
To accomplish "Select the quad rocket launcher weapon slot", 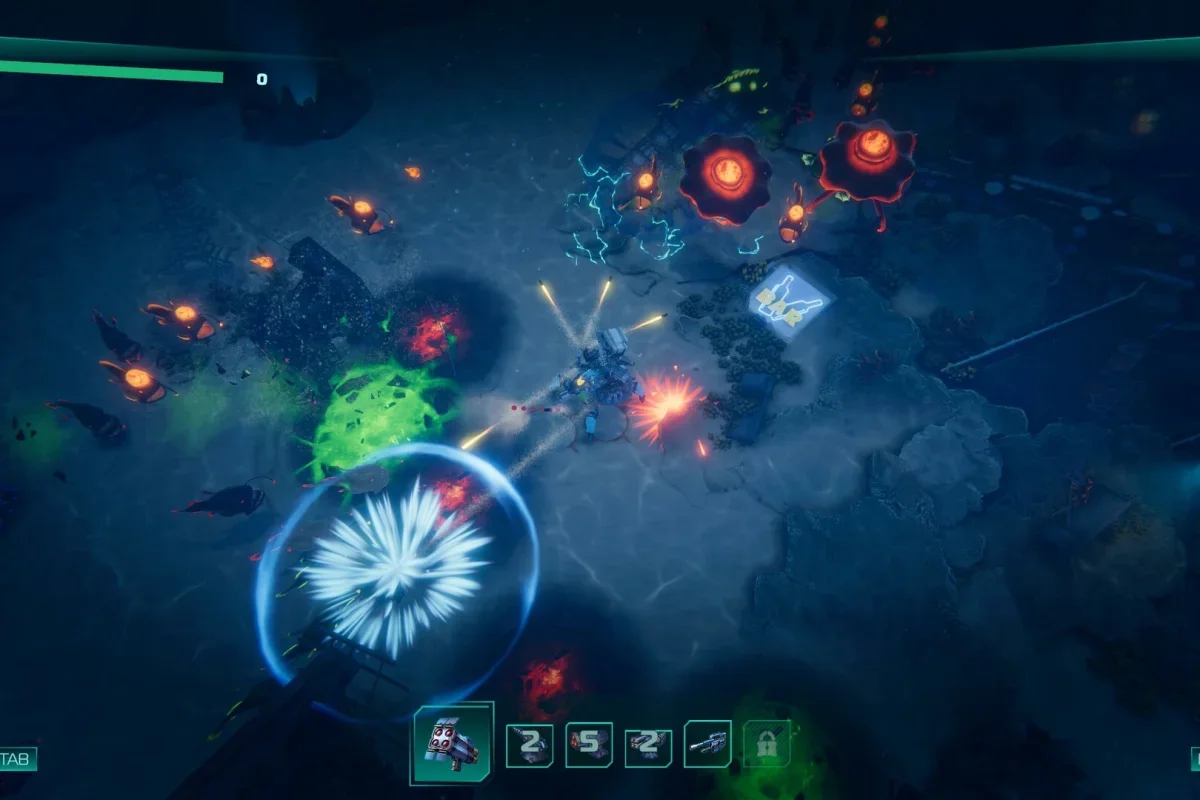I will pos(452,743).
